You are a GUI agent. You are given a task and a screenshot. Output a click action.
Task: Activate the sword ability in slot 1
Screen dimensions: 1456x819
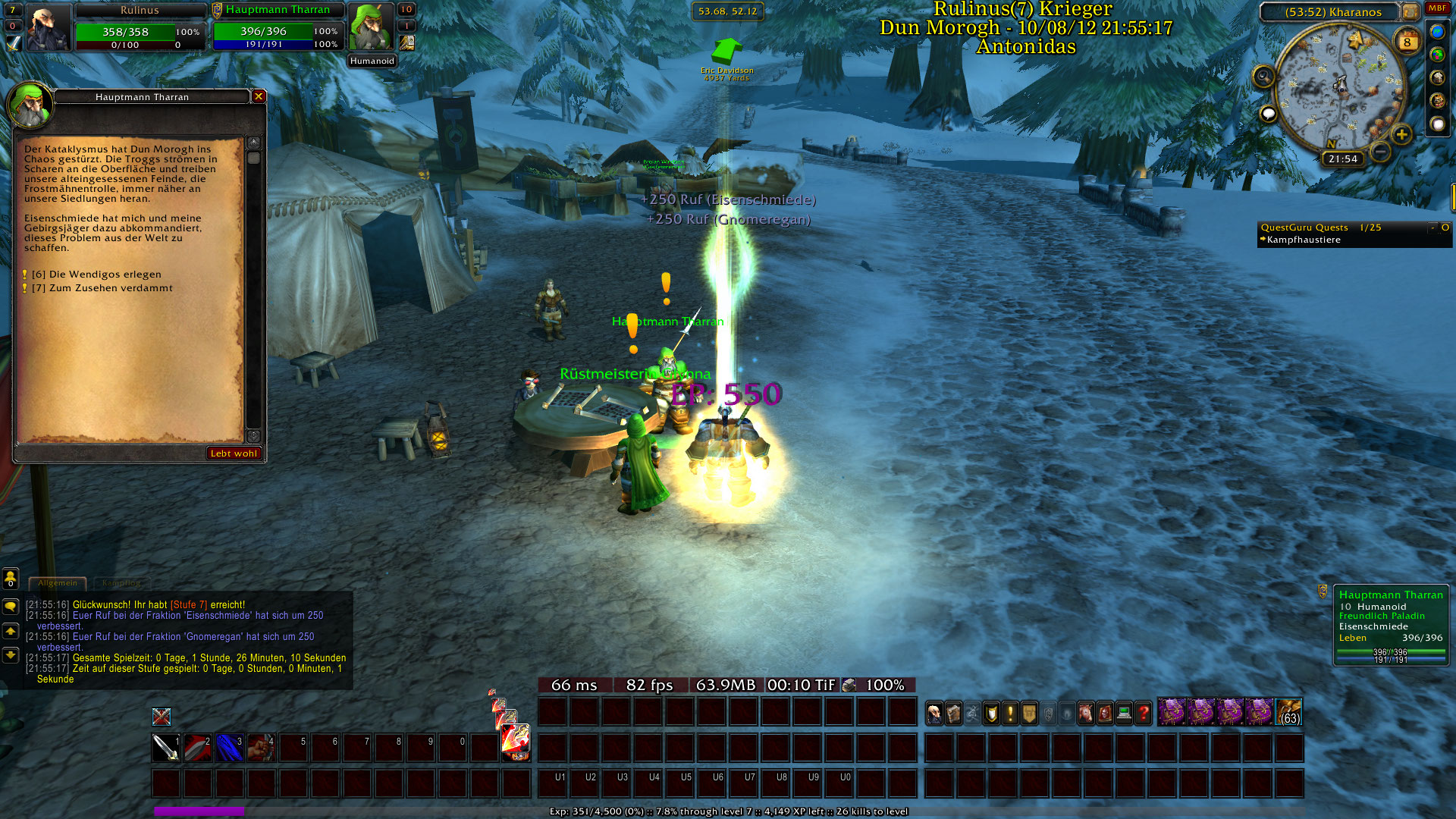click(165, 748)
